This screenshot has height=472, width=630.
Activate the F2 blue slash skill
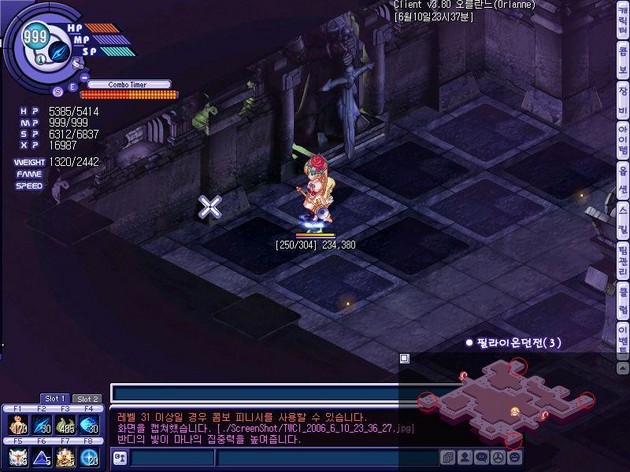coord(42,425)
